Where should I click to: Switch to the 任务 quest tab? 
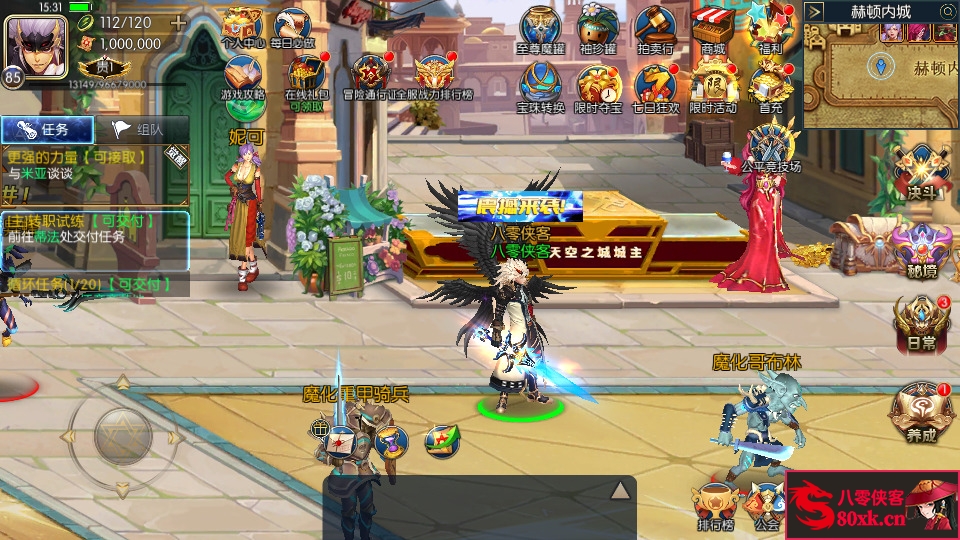(47, 129)
